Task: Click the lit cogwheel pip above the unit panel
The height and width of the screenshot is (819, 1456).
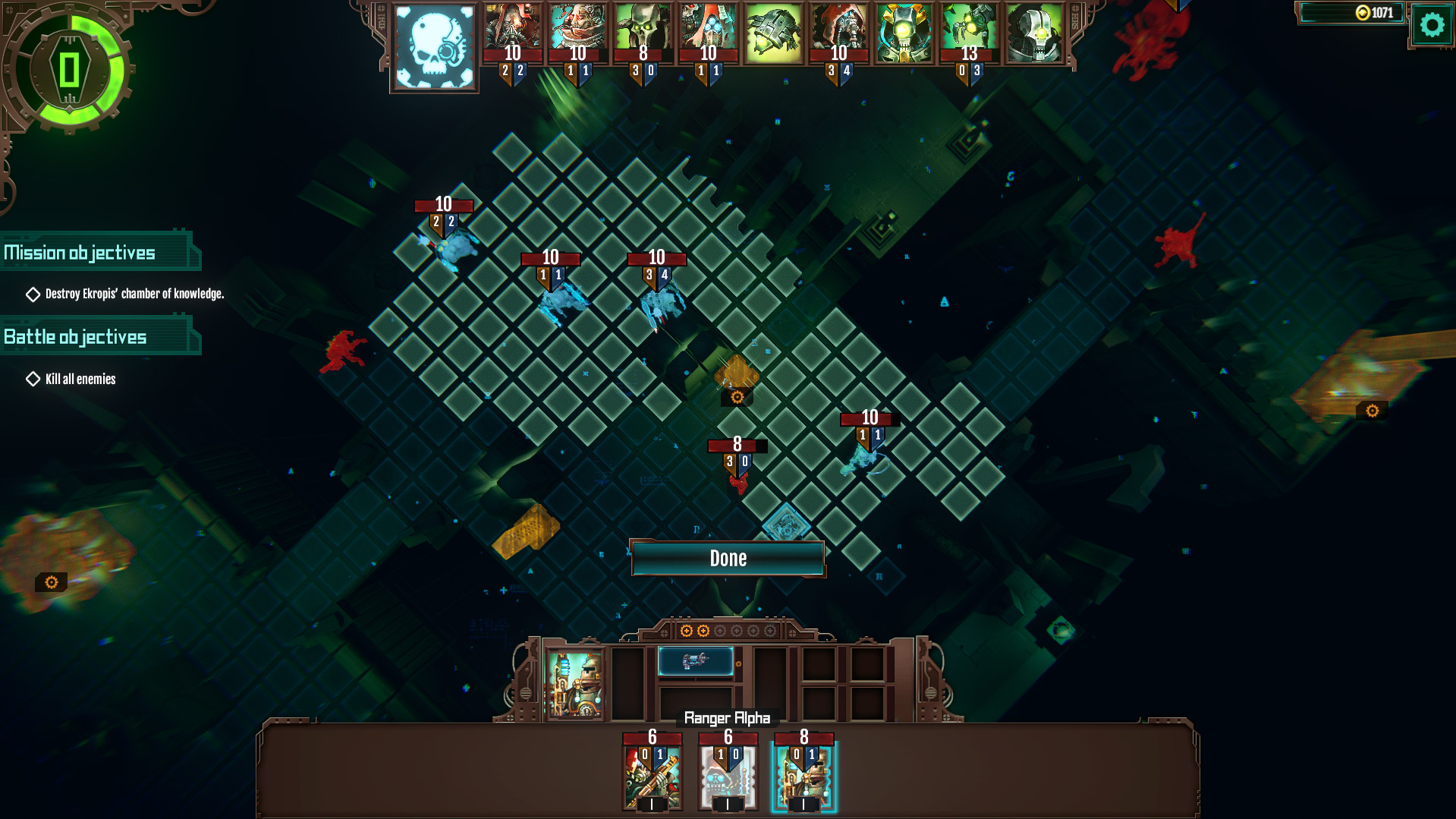Action: coord(687,629)
